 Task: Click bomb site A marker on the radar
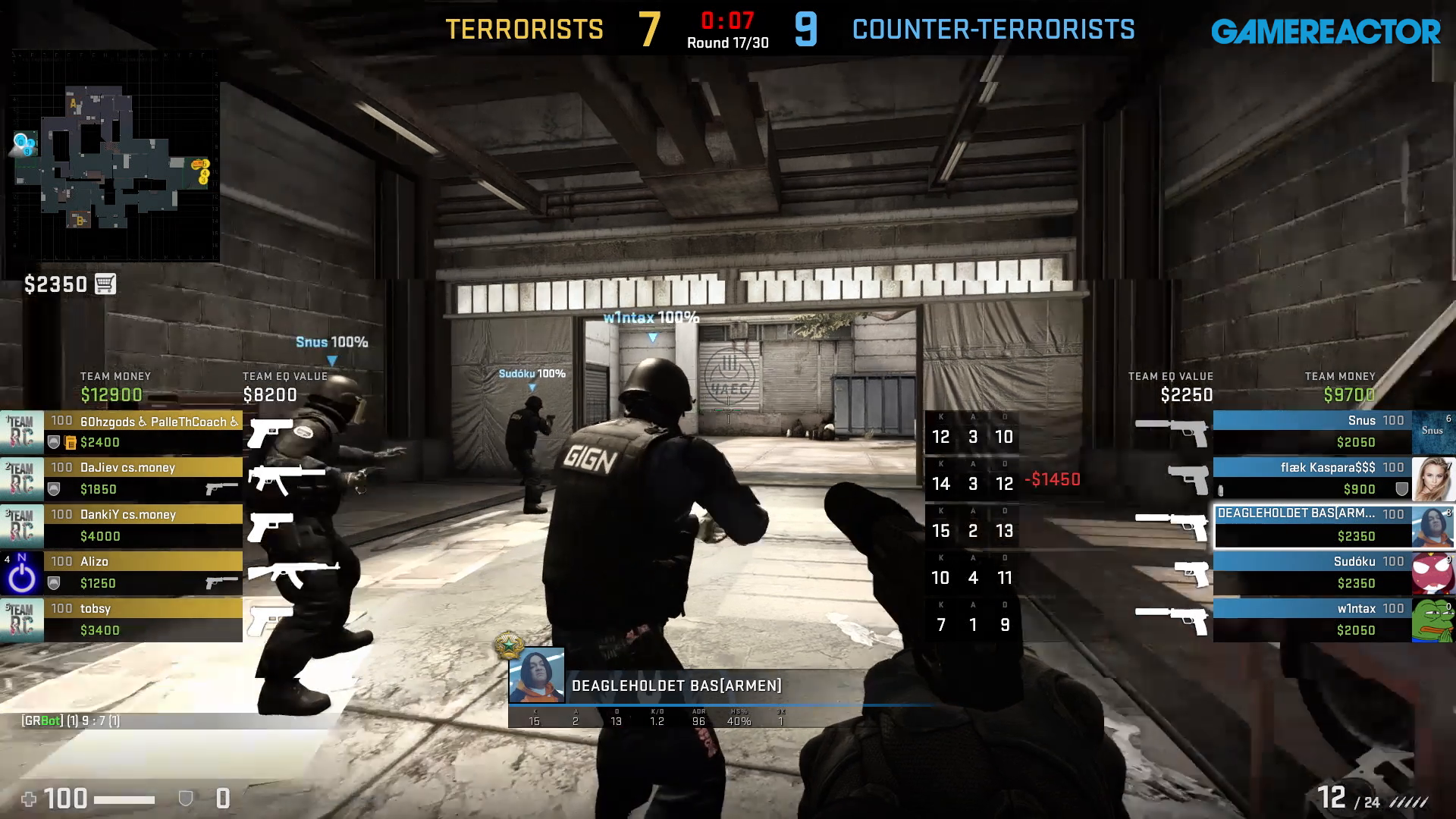pos(72,102)
